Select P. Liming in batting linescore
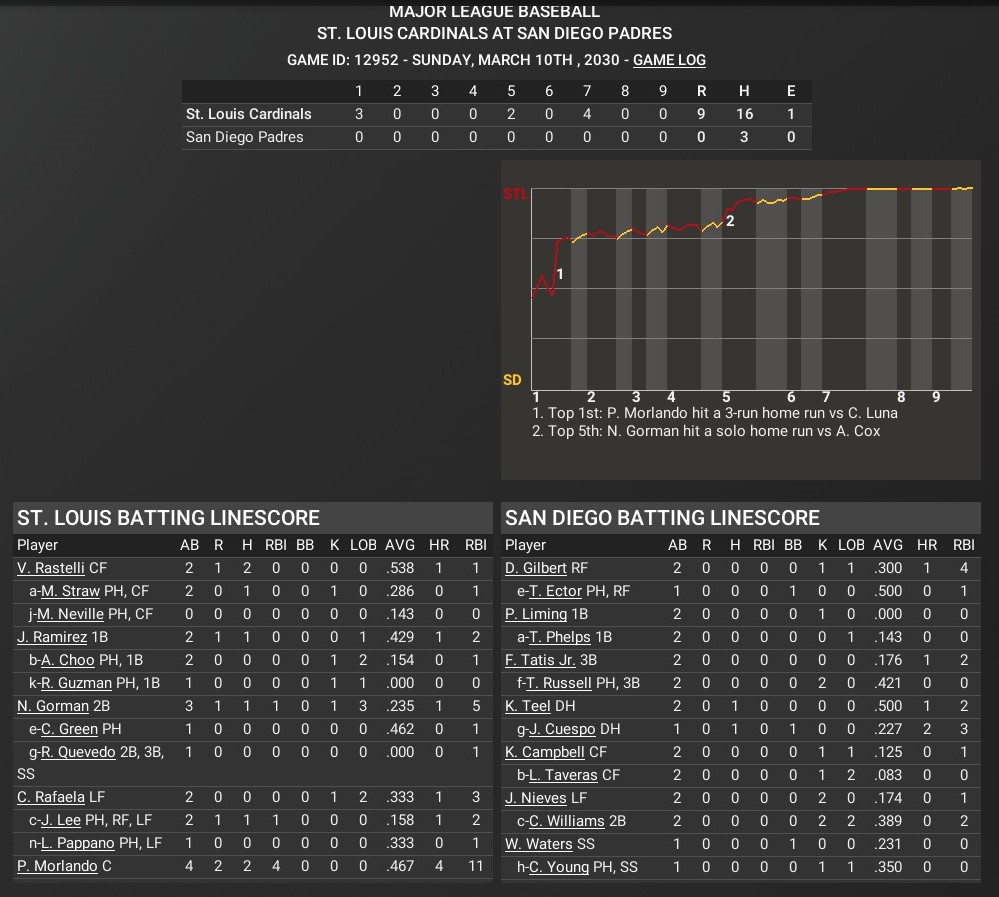This screenshot has width=999, height=897. [x=536, y=614]
